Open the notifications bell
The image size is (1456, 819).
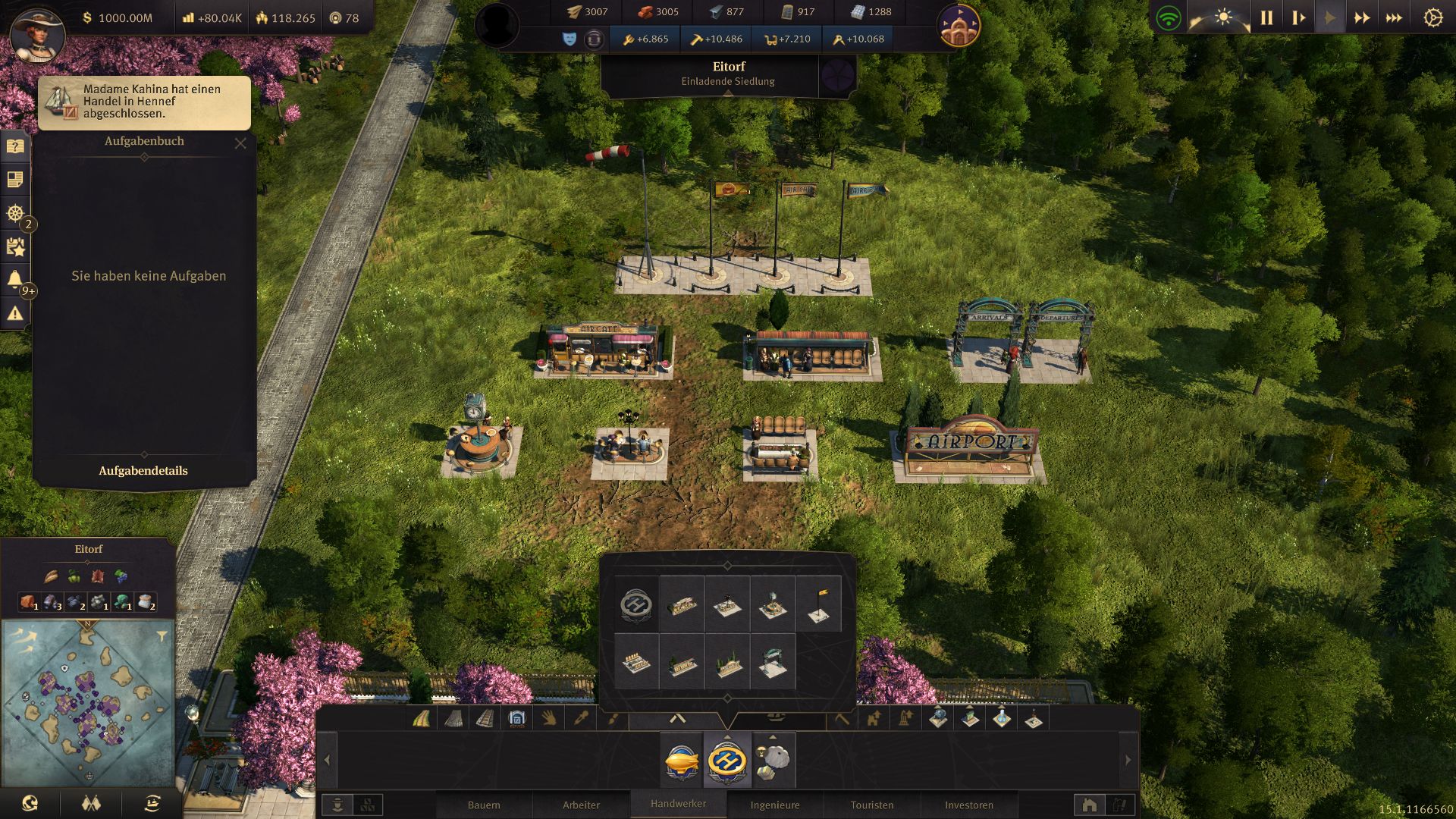pyautogui.click(x=15, y=280)
